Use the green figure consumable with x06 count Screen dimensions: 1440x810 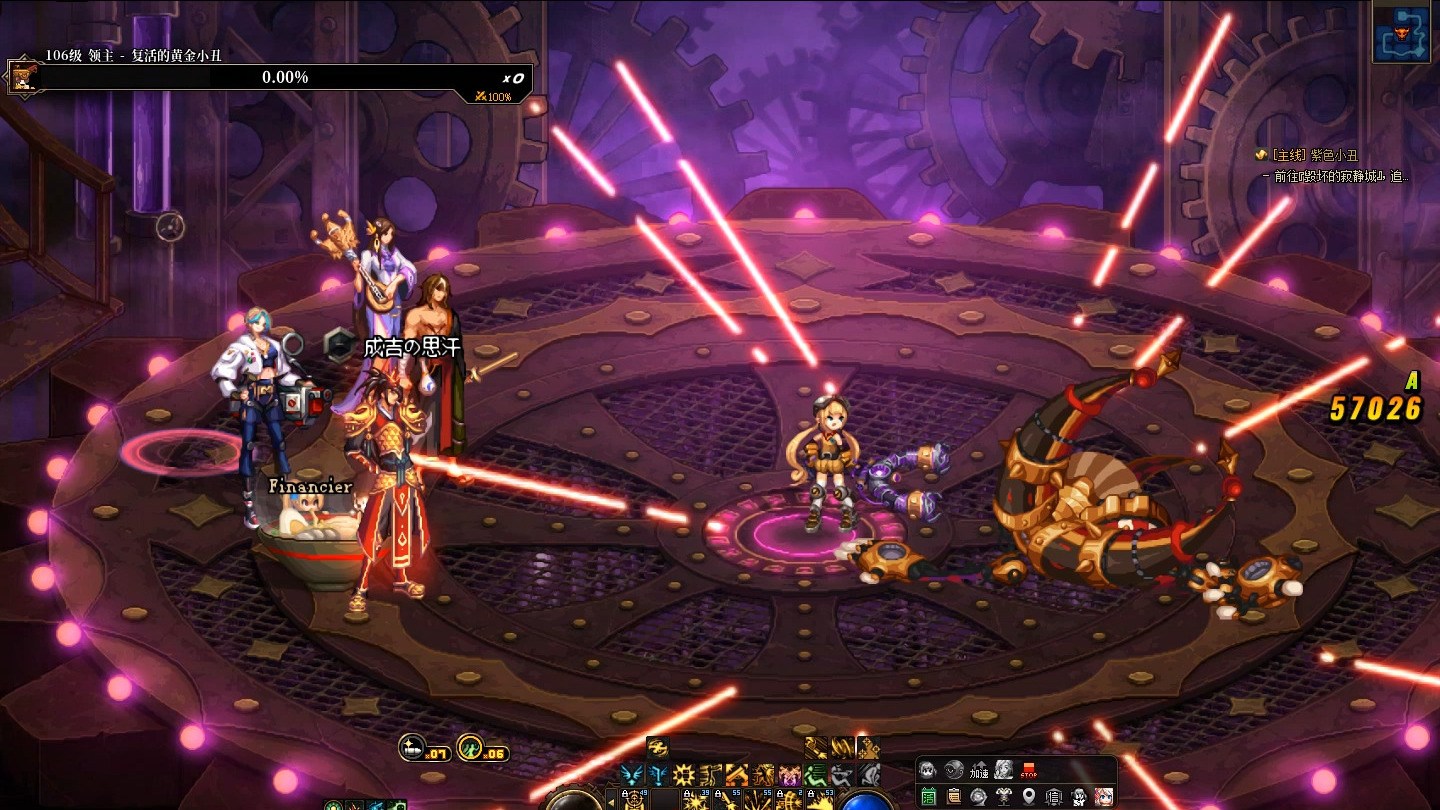coord(470,746)
